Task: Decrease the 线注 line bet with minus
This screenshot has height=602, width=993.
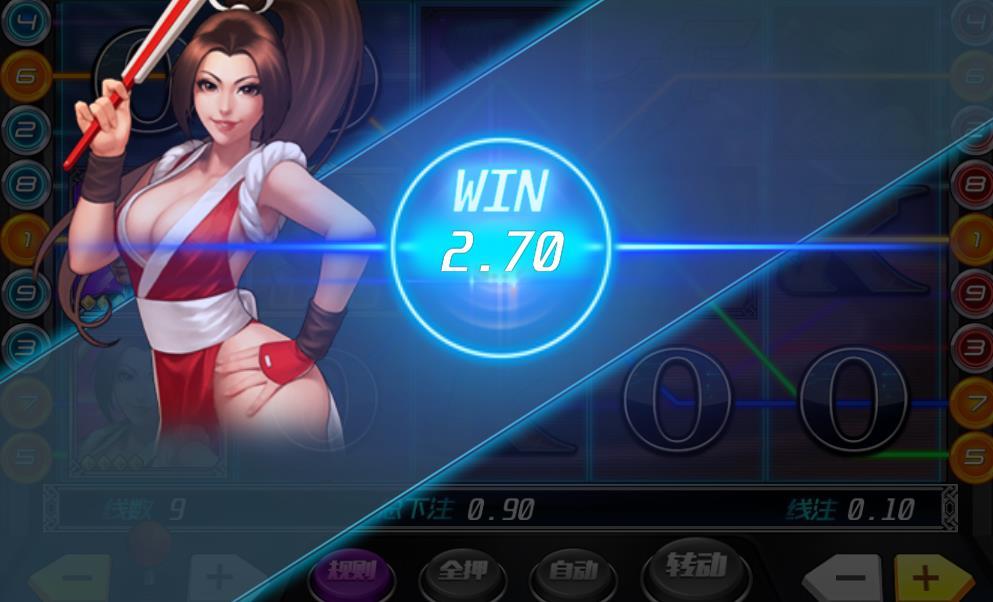Action: point(847,578)
